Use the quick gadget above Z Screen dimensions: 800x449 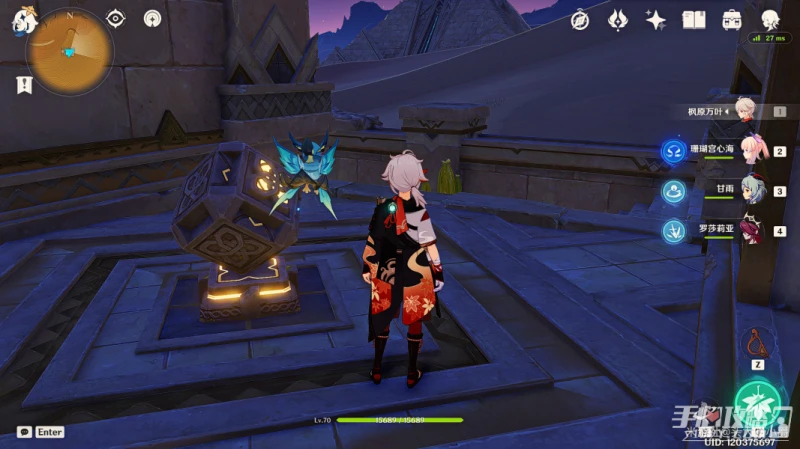click(x=757, y=344)
